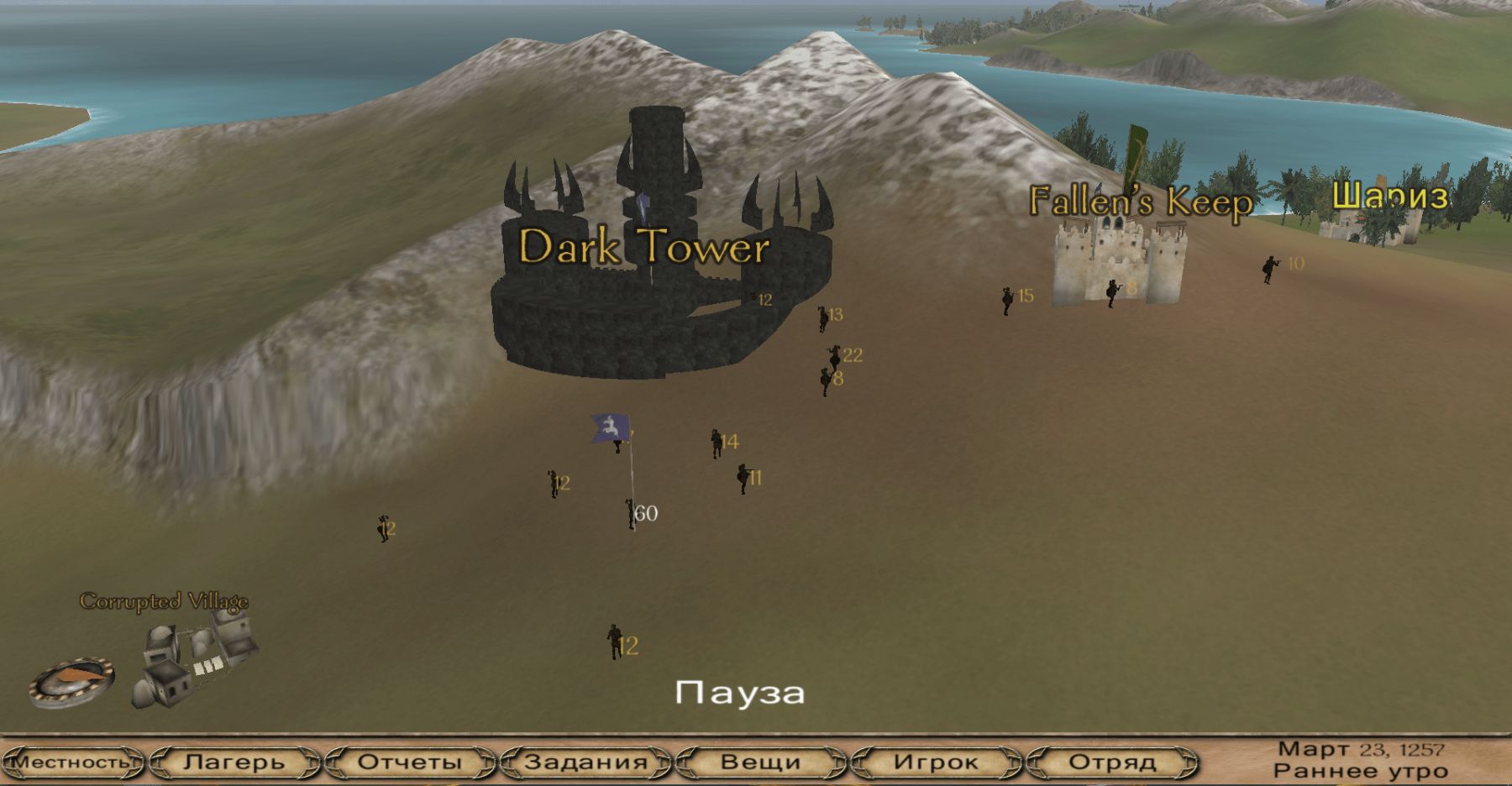View the Игрок character sheet
Viewport: 1512px width, 786px height.
tap(936, 762)
